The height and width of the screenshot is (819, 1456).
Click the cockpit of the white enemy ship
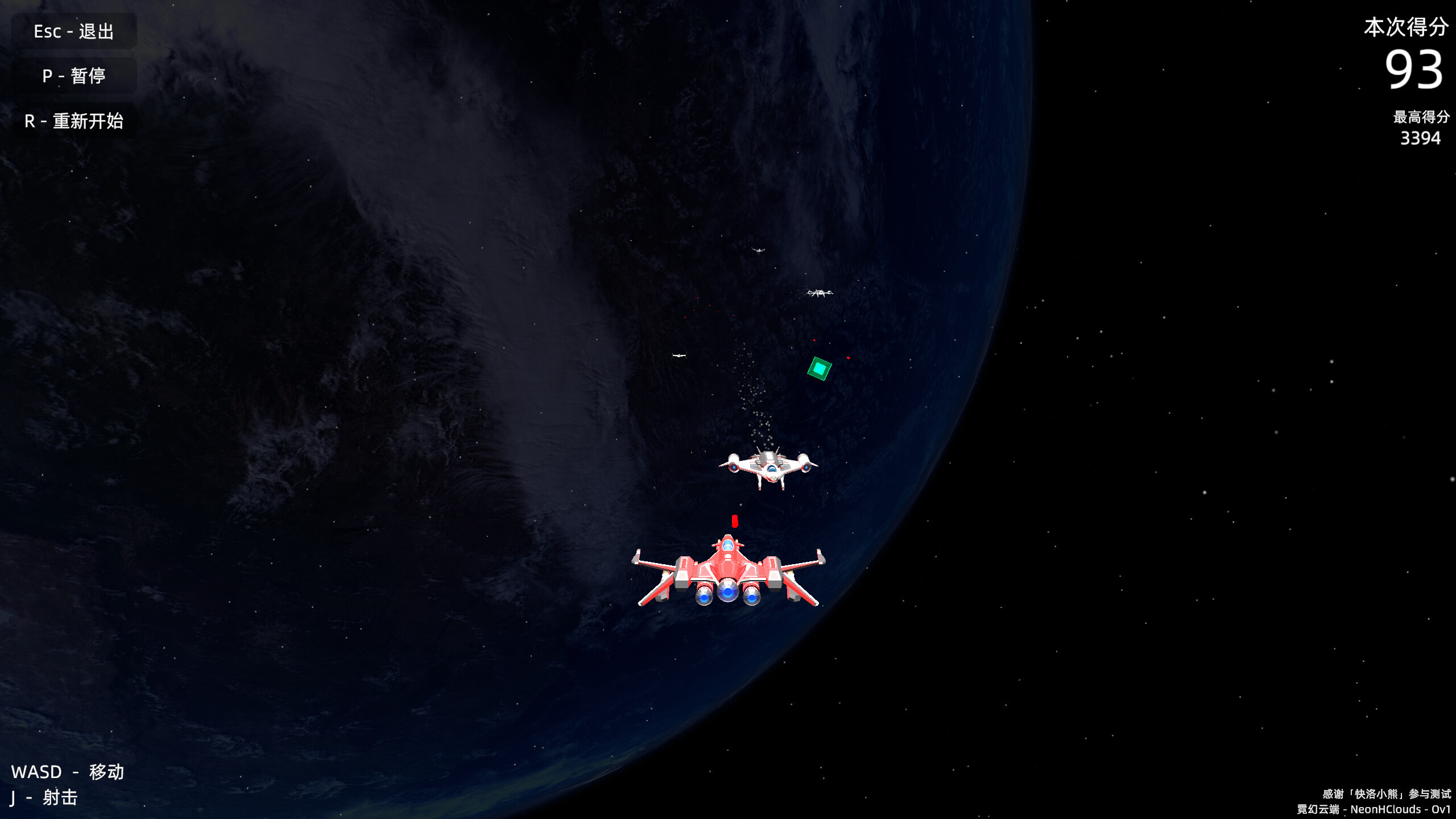tap(771, 468)
